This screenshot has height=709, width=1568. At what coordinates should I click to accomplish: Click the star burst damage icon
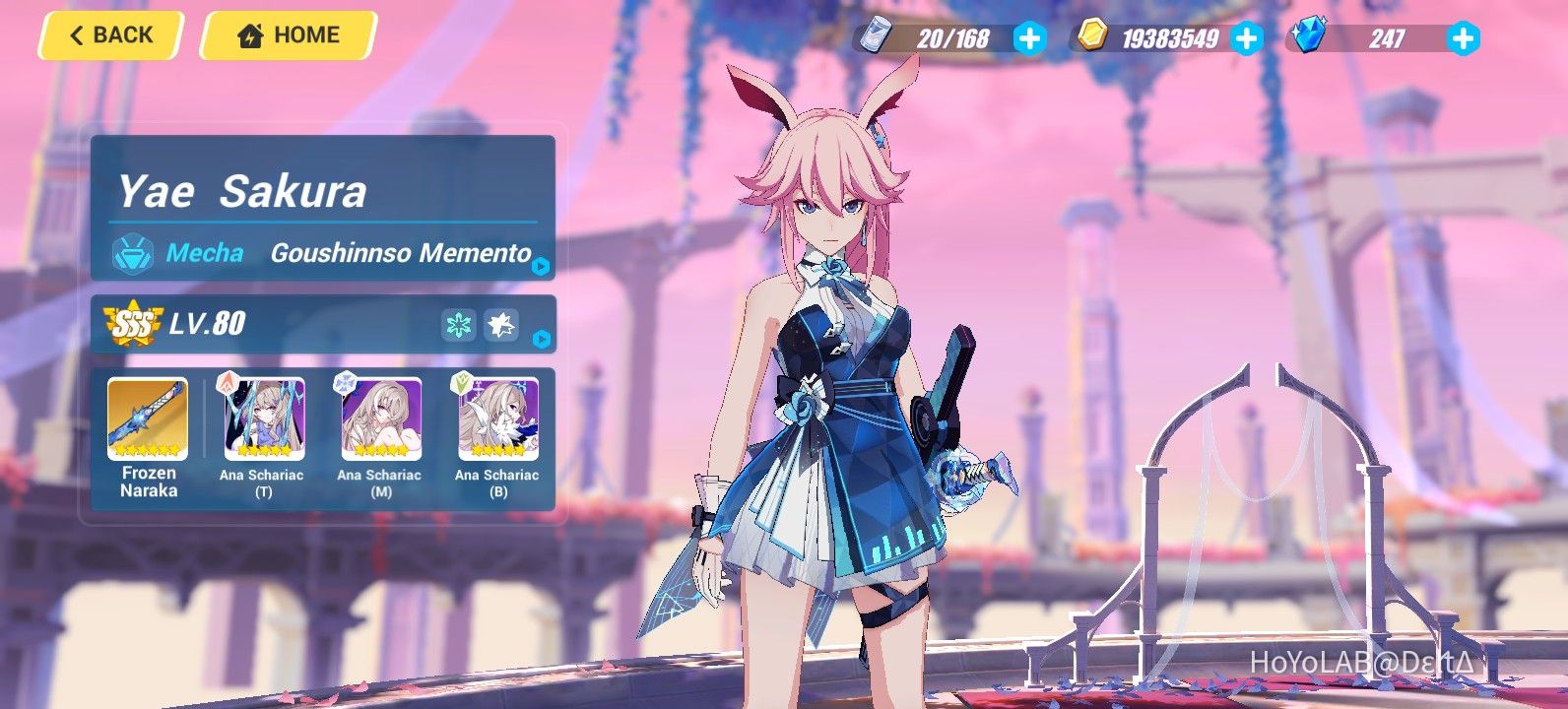point(501,323)
